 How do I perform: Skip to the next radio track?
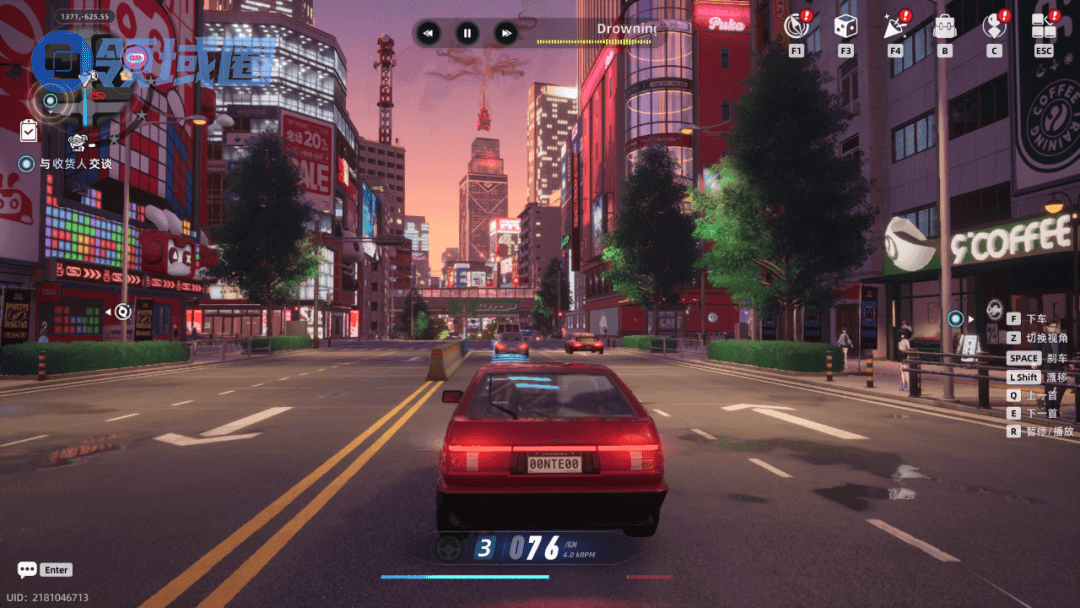point(506,33)
